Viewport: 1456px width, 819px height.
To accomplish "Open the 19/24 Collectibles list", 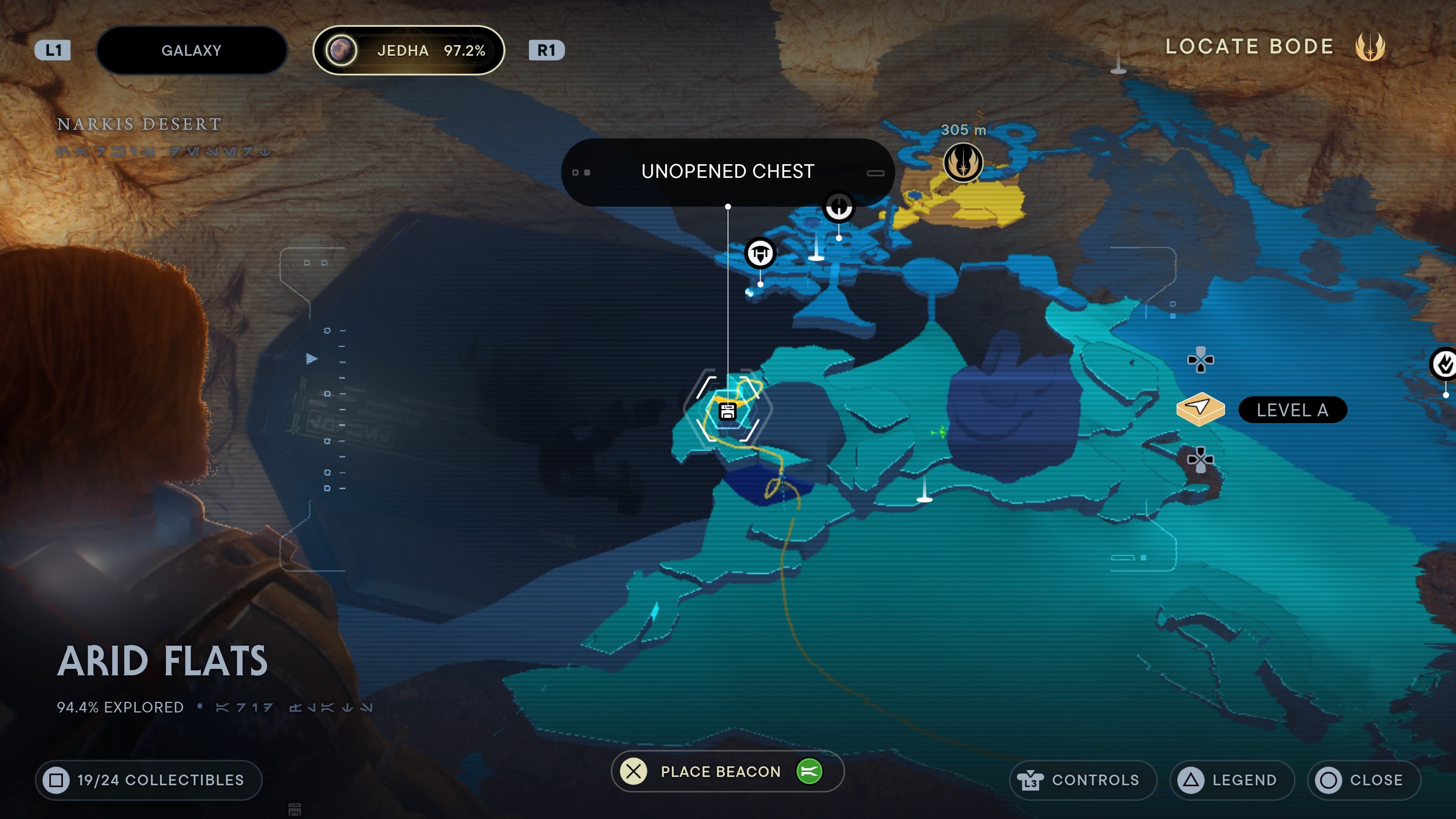I will point(148,780).
